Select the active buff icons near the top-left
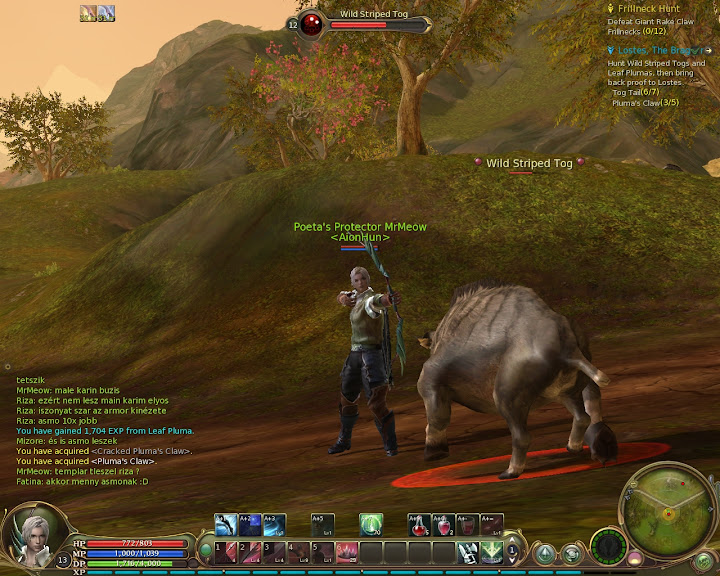The image size is (720, 576). pyautogui.click(x=98, y=12)
